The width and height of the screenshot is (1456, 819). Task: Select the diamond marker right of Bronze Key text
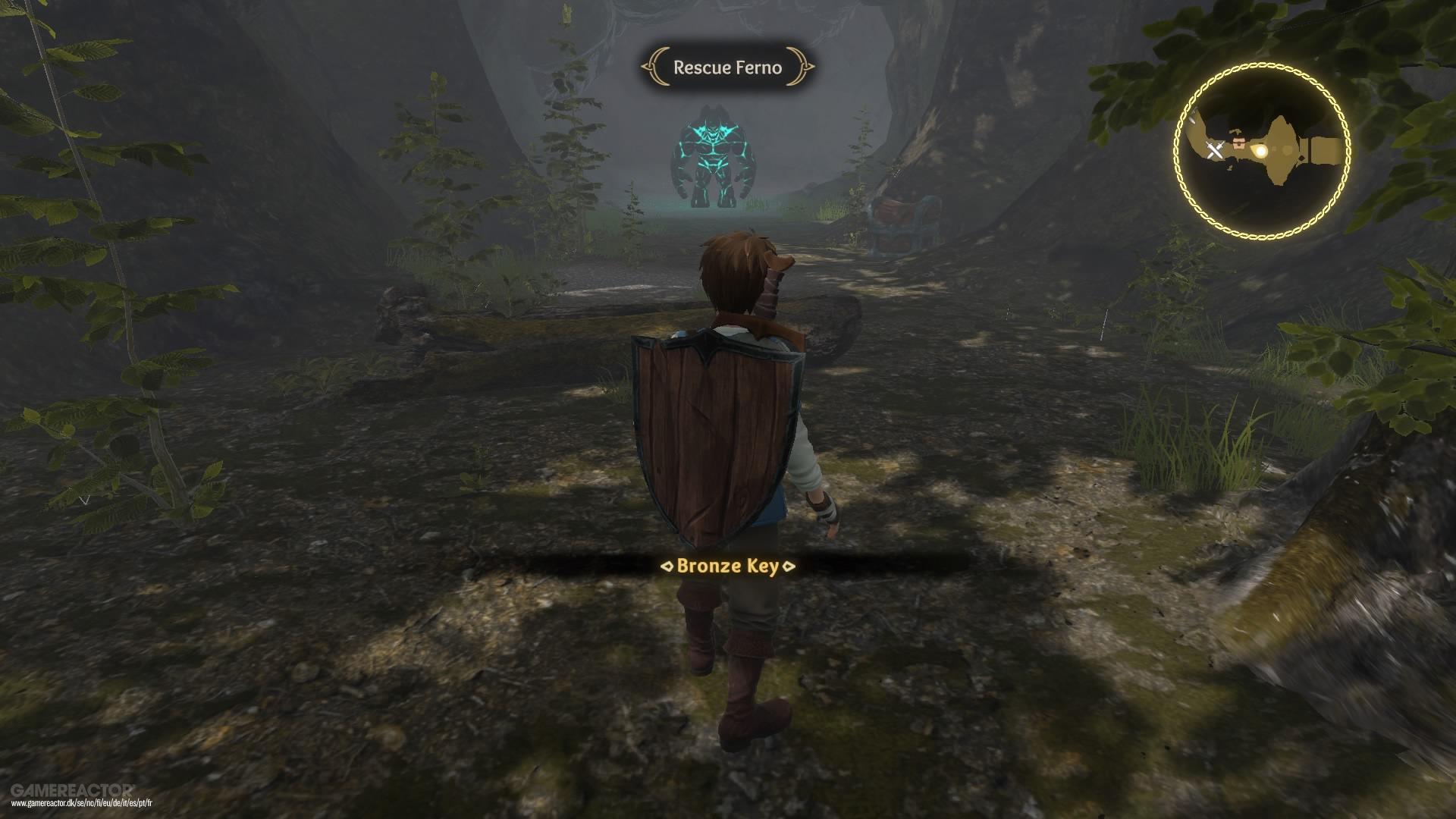tap(789, 566)
